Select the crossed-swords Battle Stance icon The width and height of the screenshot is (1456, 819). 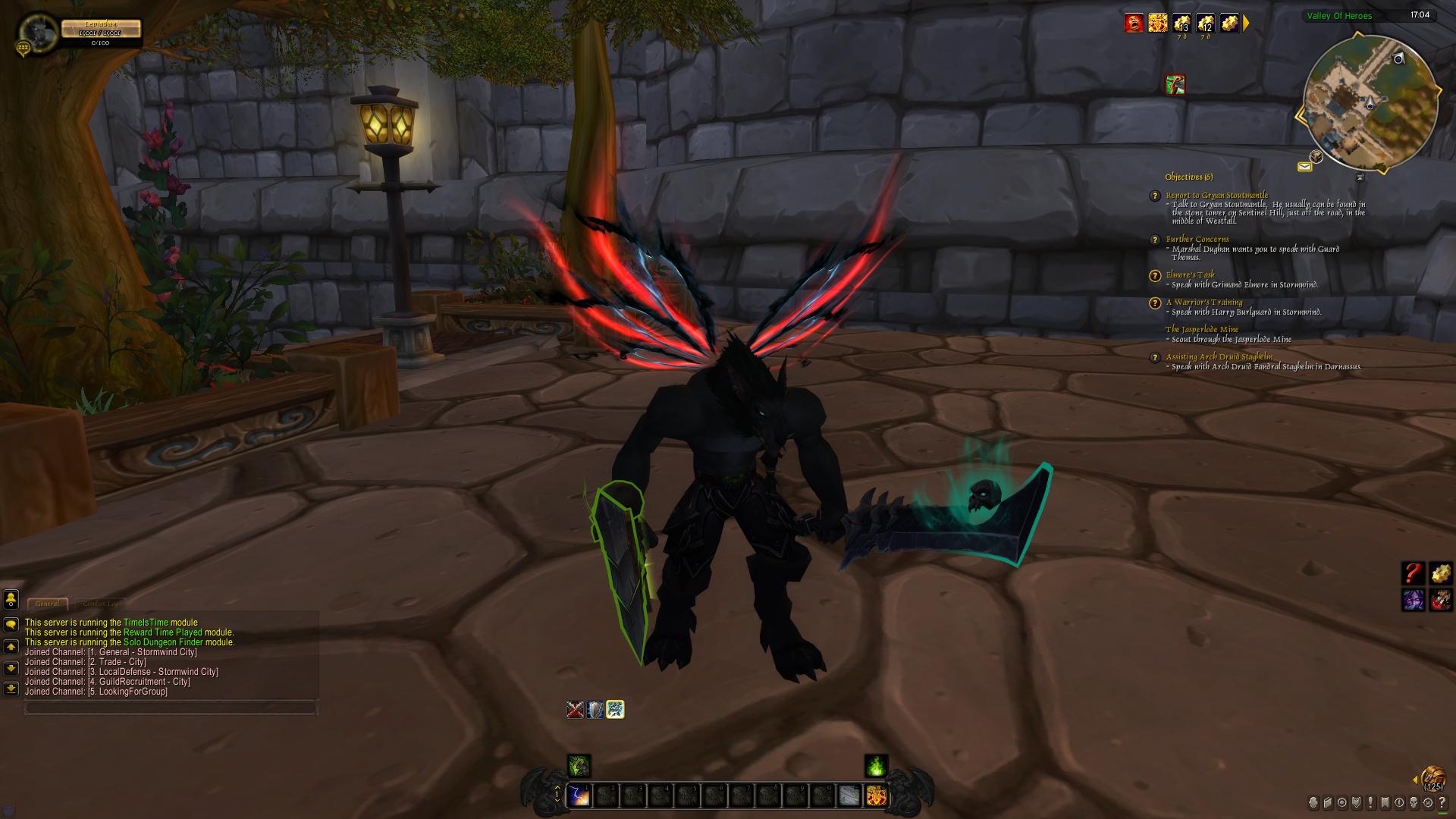[575, 709]
